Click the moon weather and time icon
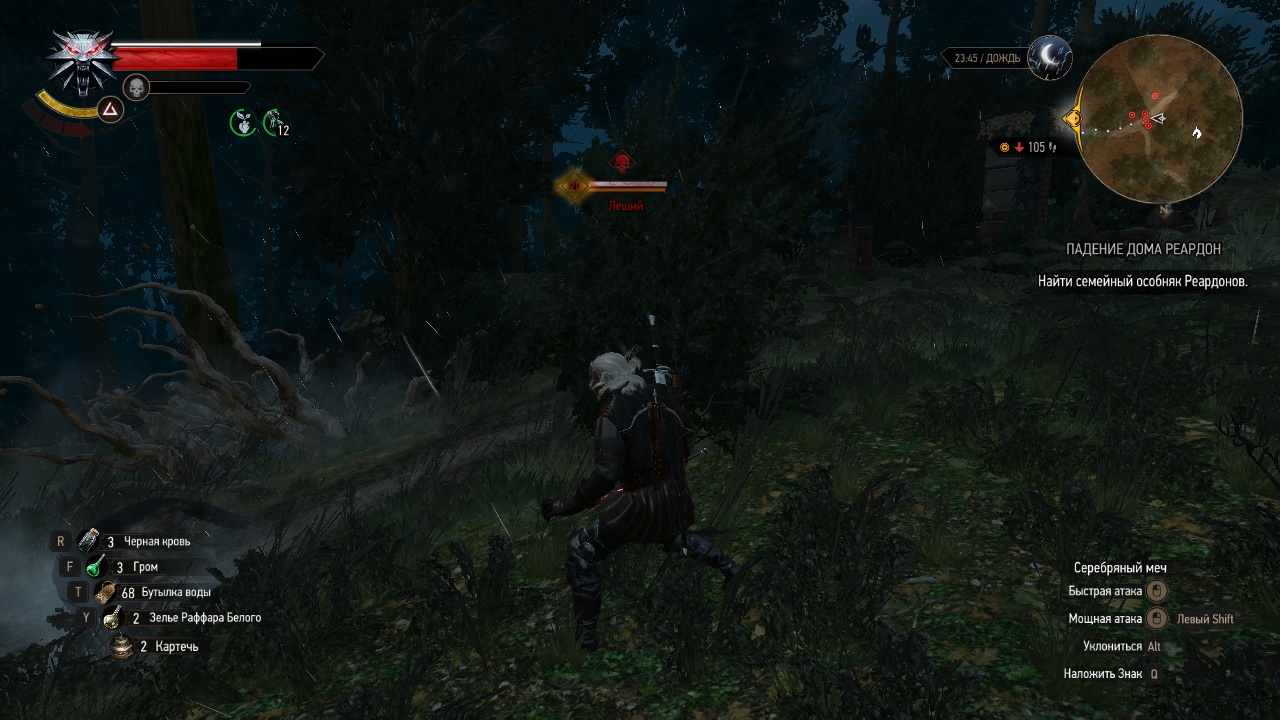The width and height of the screenshot is (1280, 720). click(1049, 57)
